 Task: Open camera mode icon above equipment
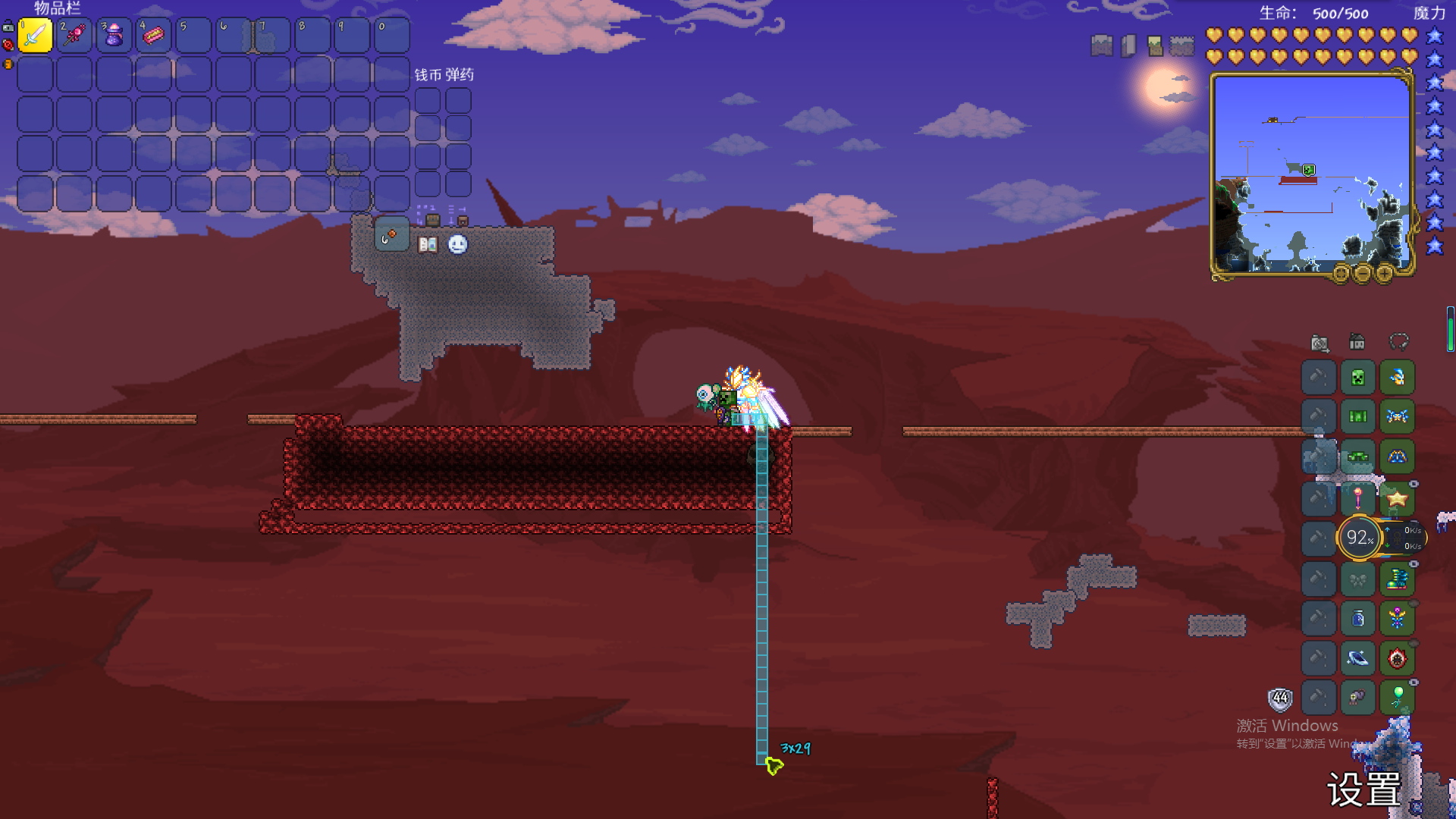click(1319, 343)
